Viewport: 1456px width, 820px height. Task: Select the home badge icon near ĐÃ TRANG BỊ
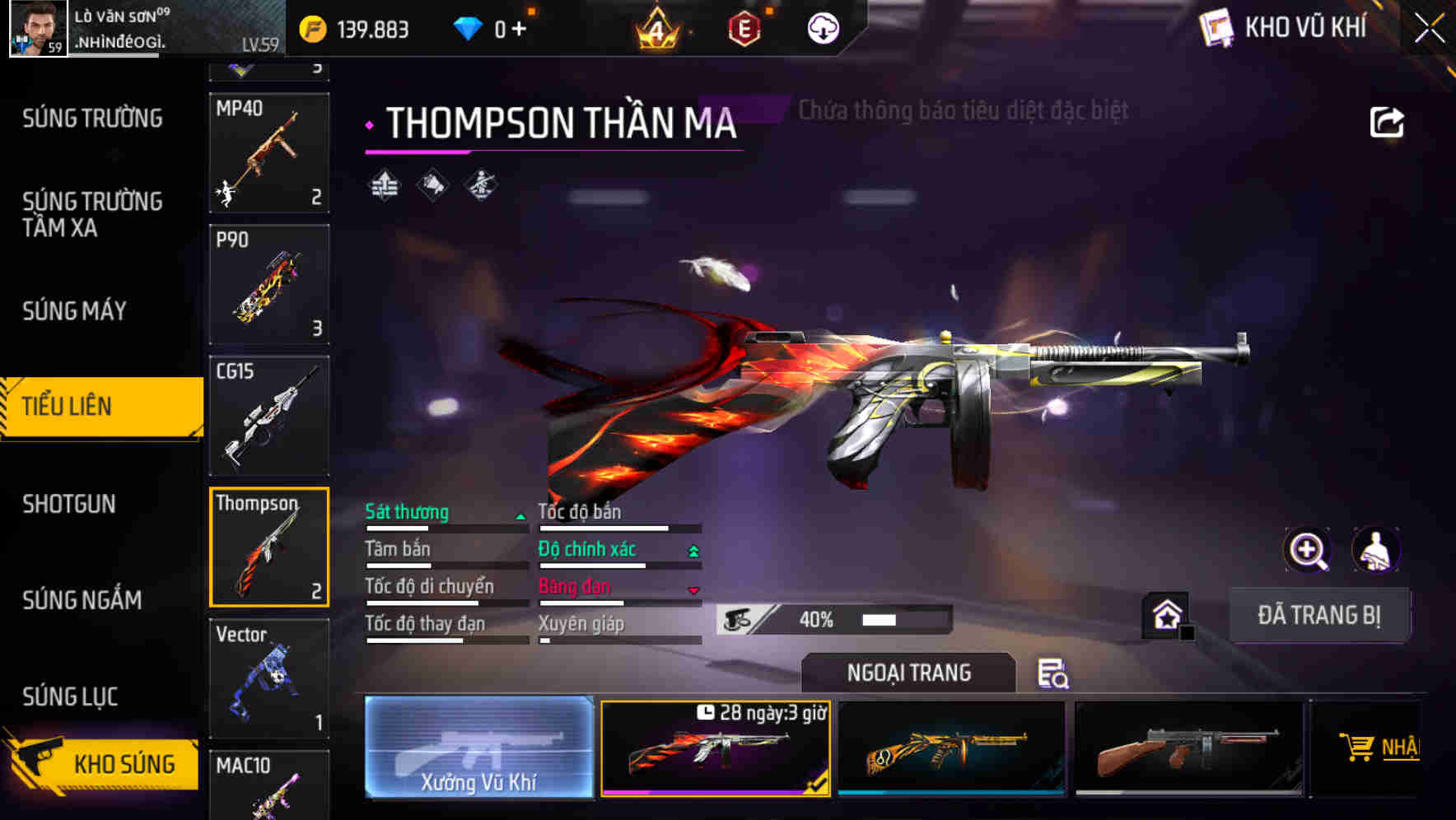tap(1166, 613)
